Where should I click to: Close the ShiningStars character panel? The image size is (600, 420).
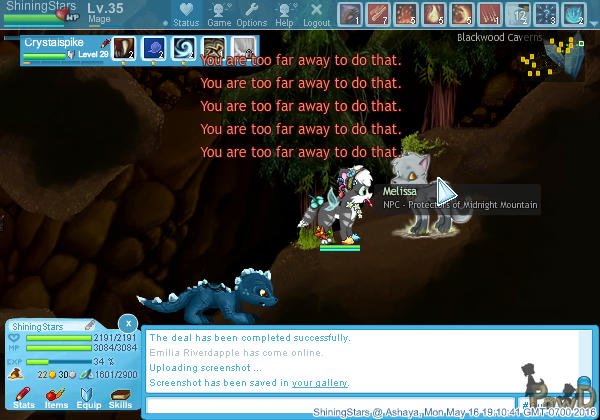(127, 324)
